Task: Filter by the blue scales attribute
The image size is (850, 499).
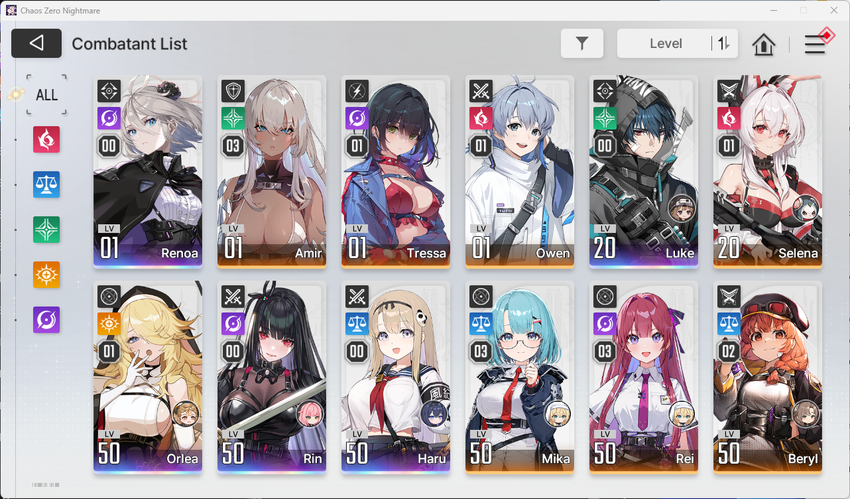Action: pos(47,184)
